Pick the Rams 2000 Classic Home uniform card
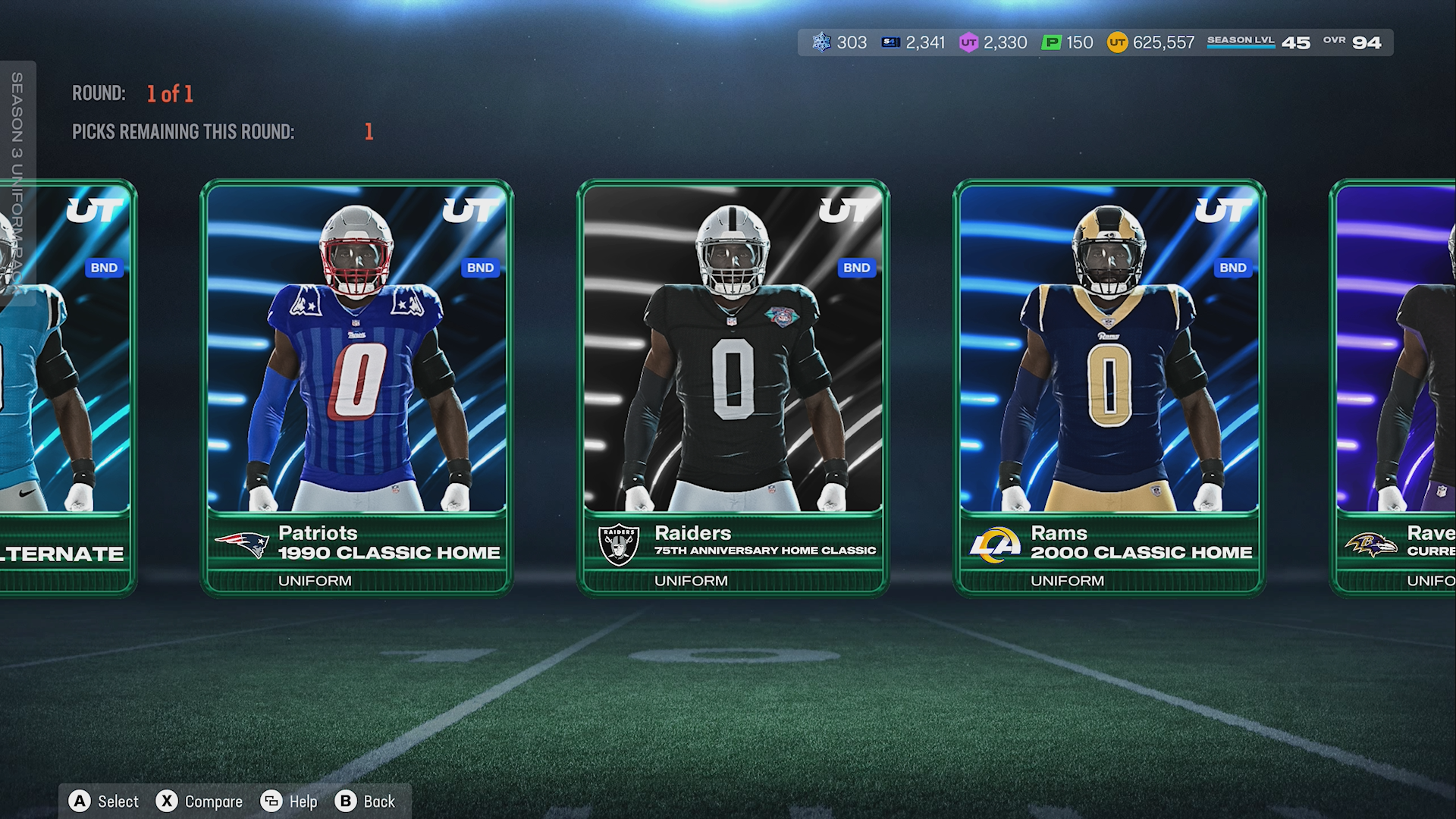Image resolution: width=1456 pixels, height=819 pixels. tap(1109, 387)
